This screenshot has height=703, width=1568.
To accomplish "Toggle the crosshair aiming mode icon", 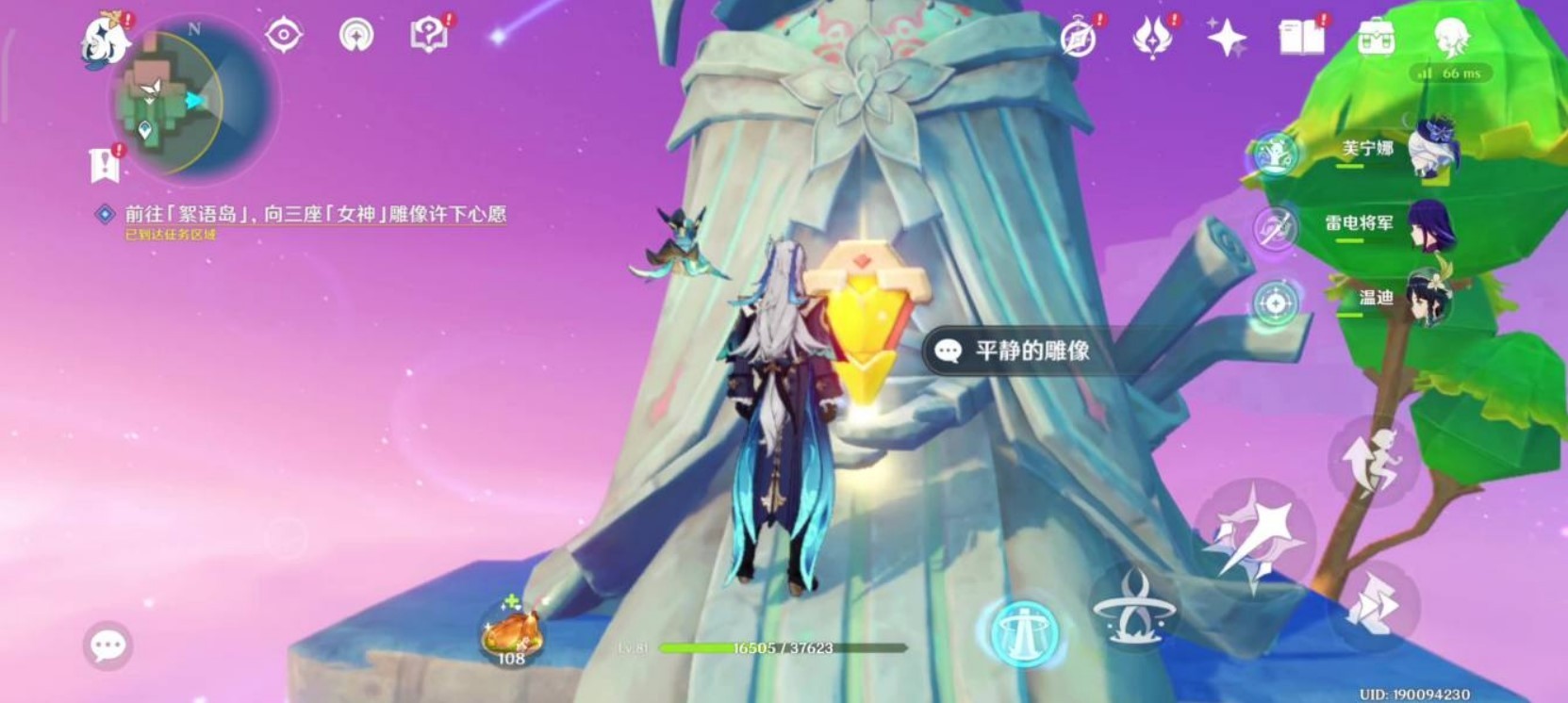I will pyautogui.click(x=1276, y=302).
